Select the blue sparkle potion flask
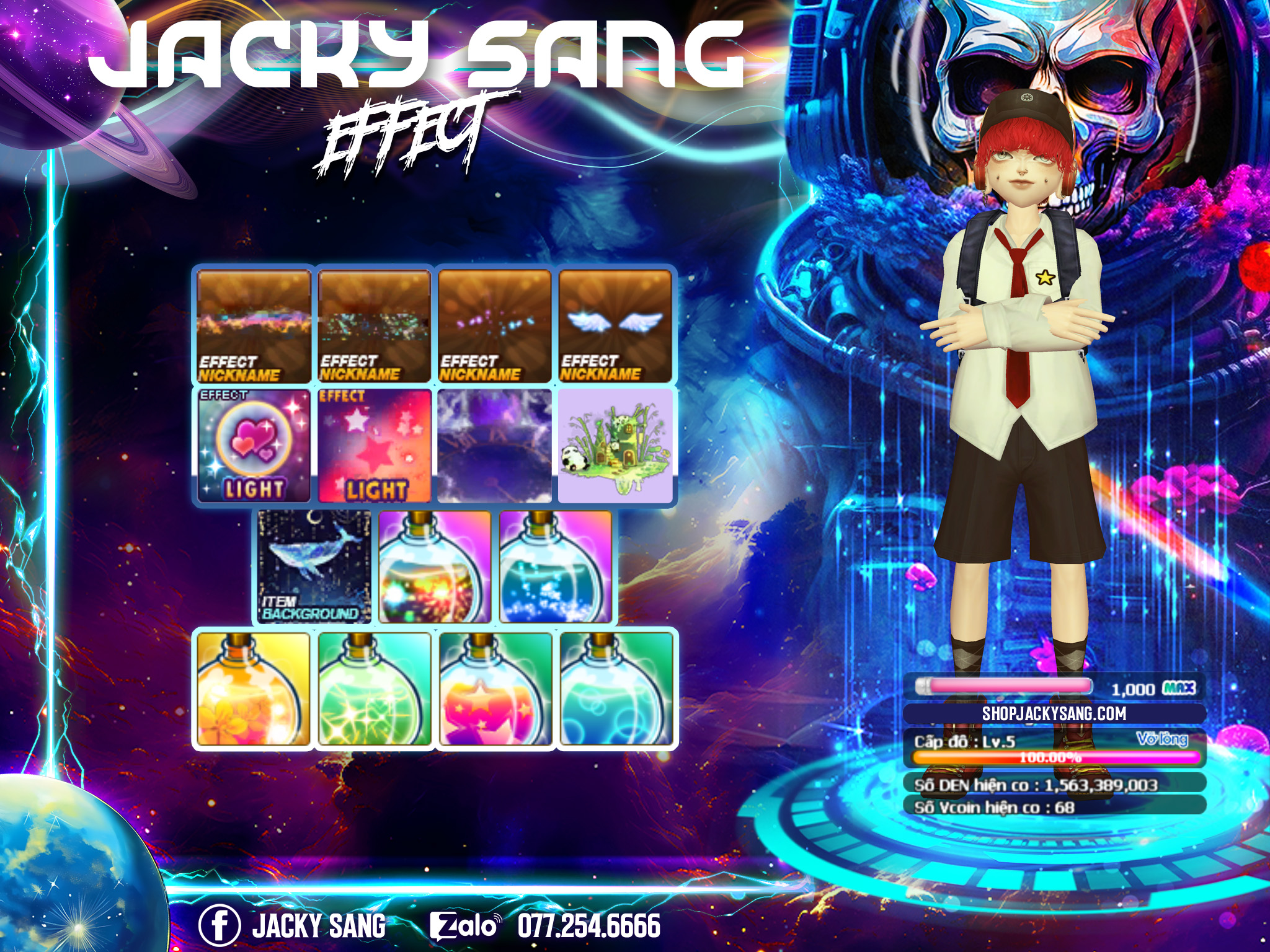 tap(555, 566)
